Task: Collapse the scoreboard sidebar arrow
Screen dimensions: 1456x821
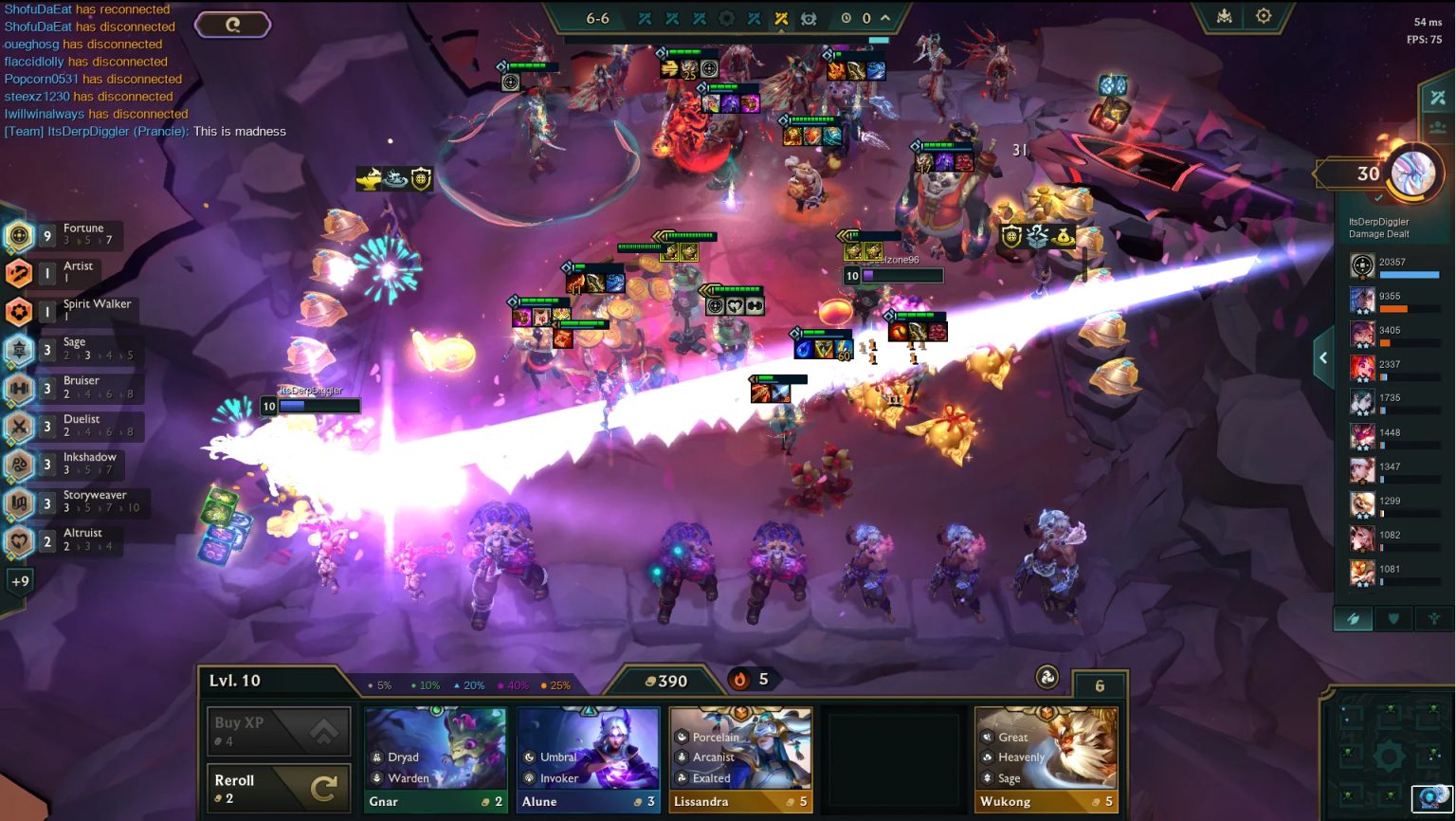Action: (1323, 357)
